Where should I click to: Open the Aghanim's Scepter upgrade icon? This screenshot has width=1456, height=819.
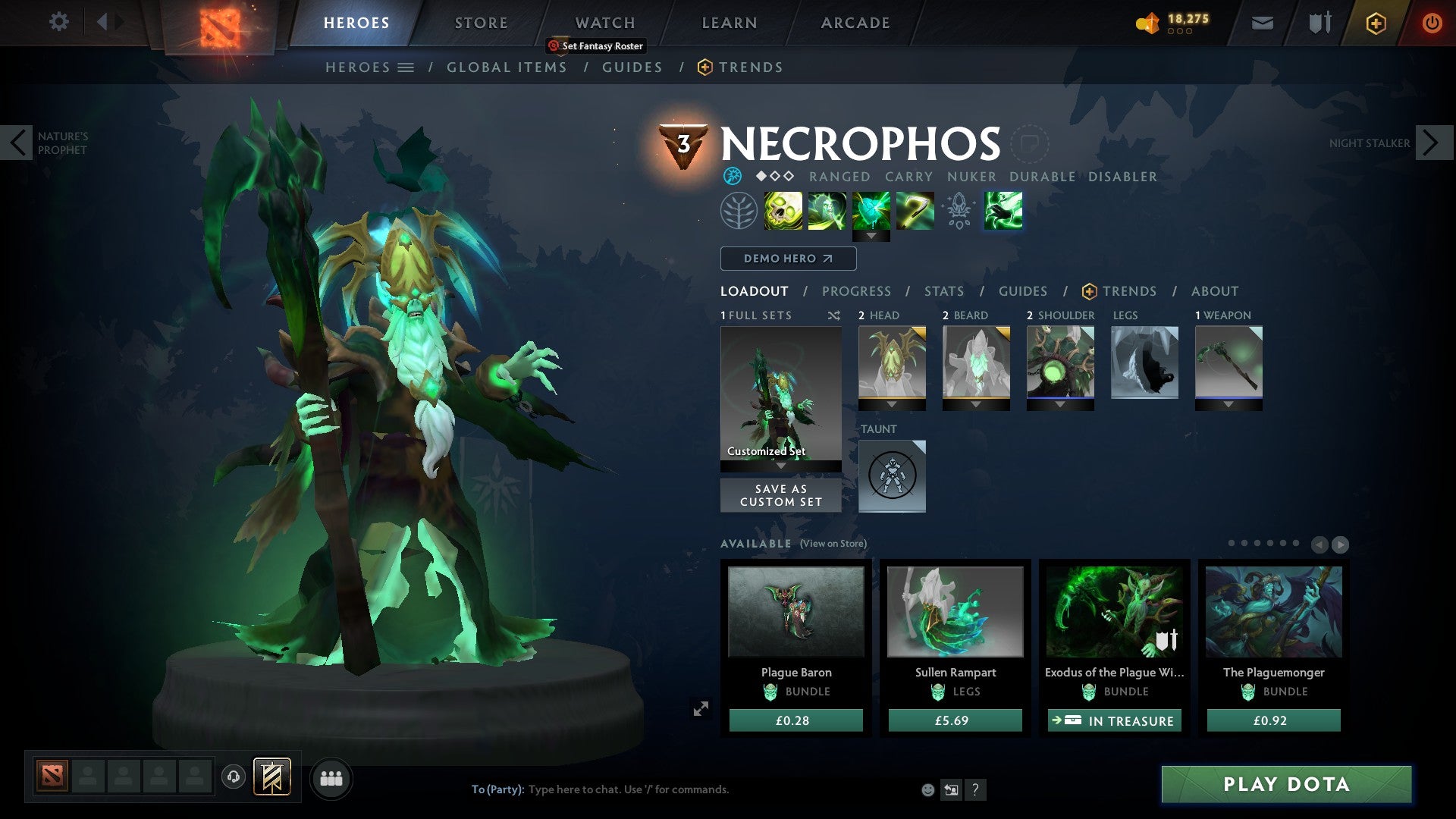(959, 210)
